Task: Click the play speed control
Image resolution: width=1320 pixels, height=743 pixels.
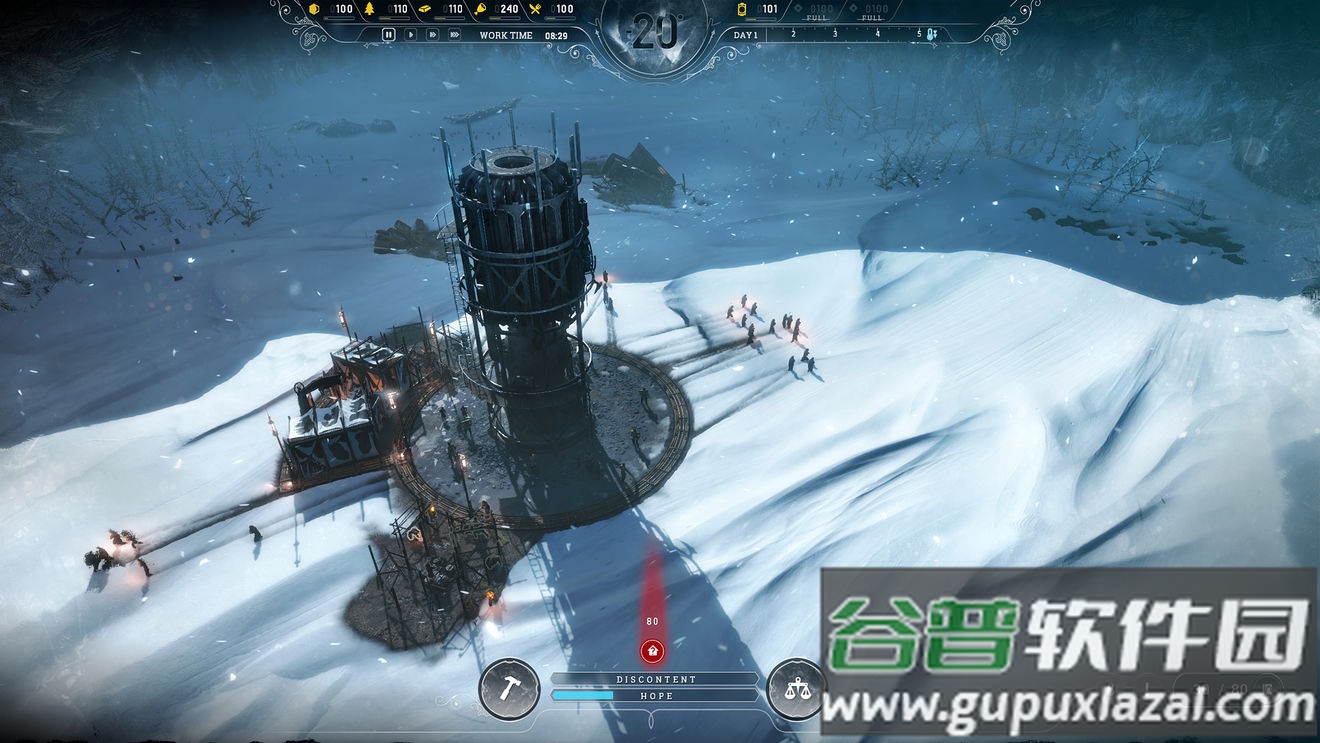Action: (x=411, y=33)
